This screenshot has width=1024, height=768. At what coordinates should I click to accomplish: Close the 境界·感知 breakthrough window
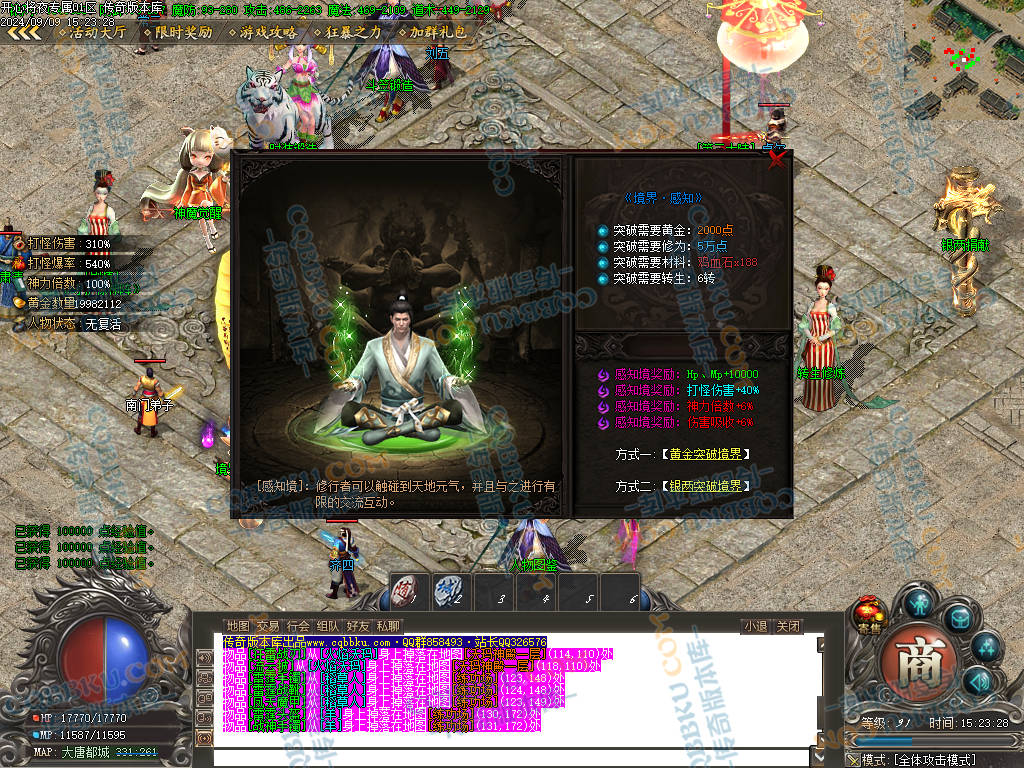click(776, 161)
